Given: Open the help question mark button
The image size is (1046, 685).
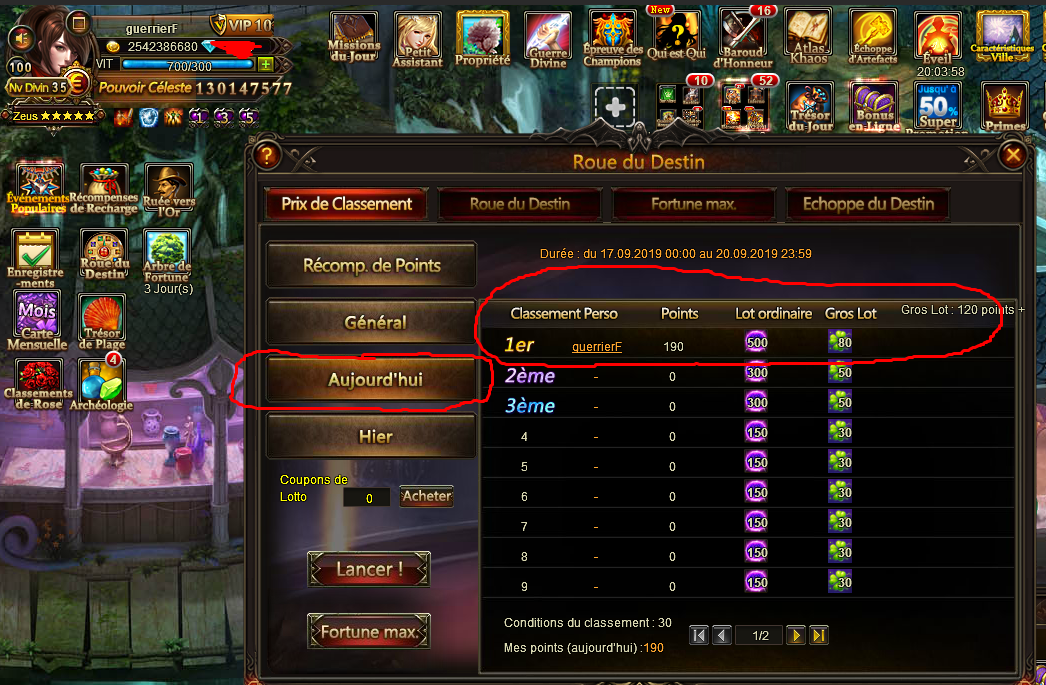Looking at the screenshot, I should coord(266,155).
